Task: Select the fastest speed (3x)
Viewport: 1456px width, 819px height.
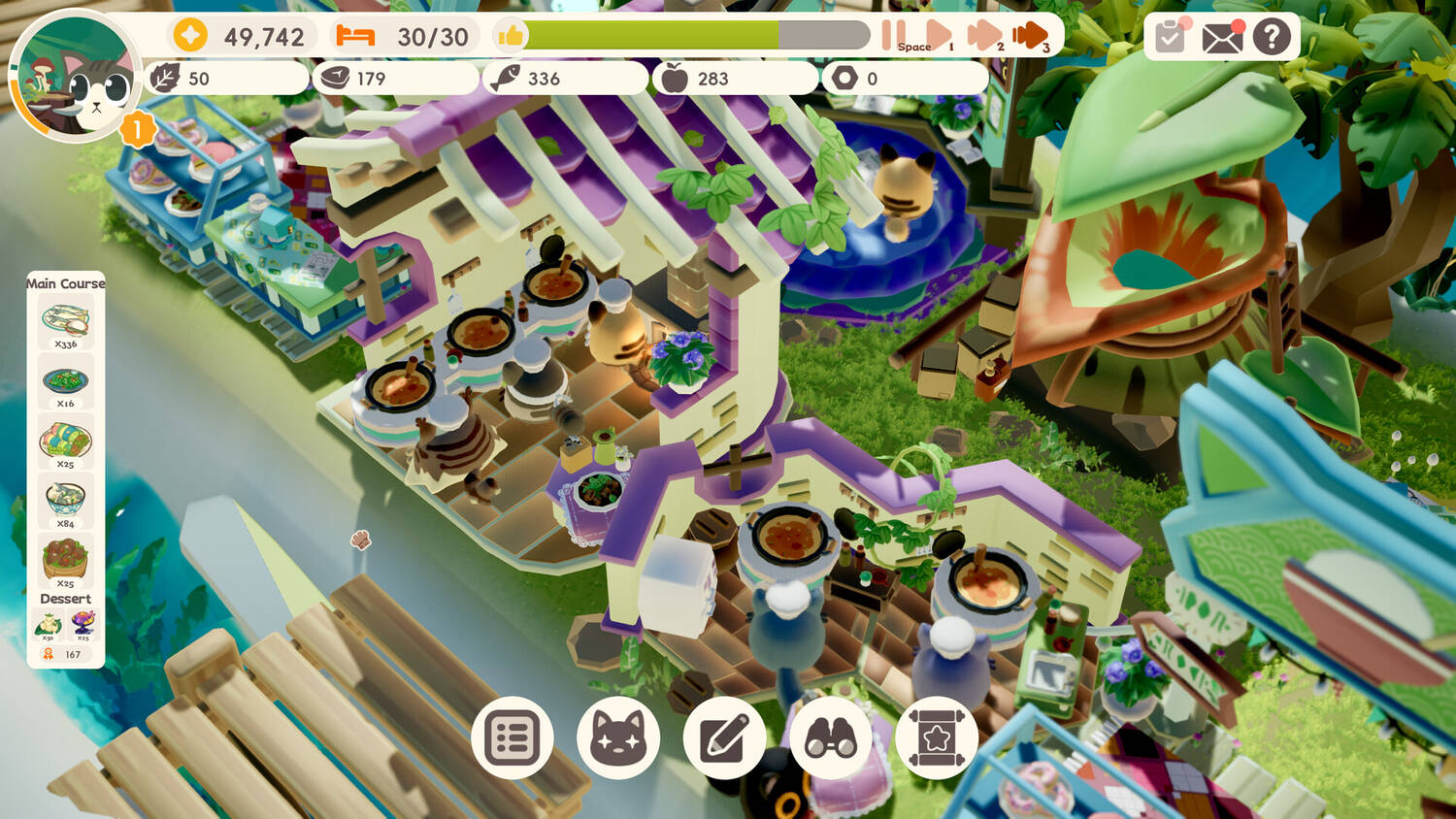Action: point(1031,36)
